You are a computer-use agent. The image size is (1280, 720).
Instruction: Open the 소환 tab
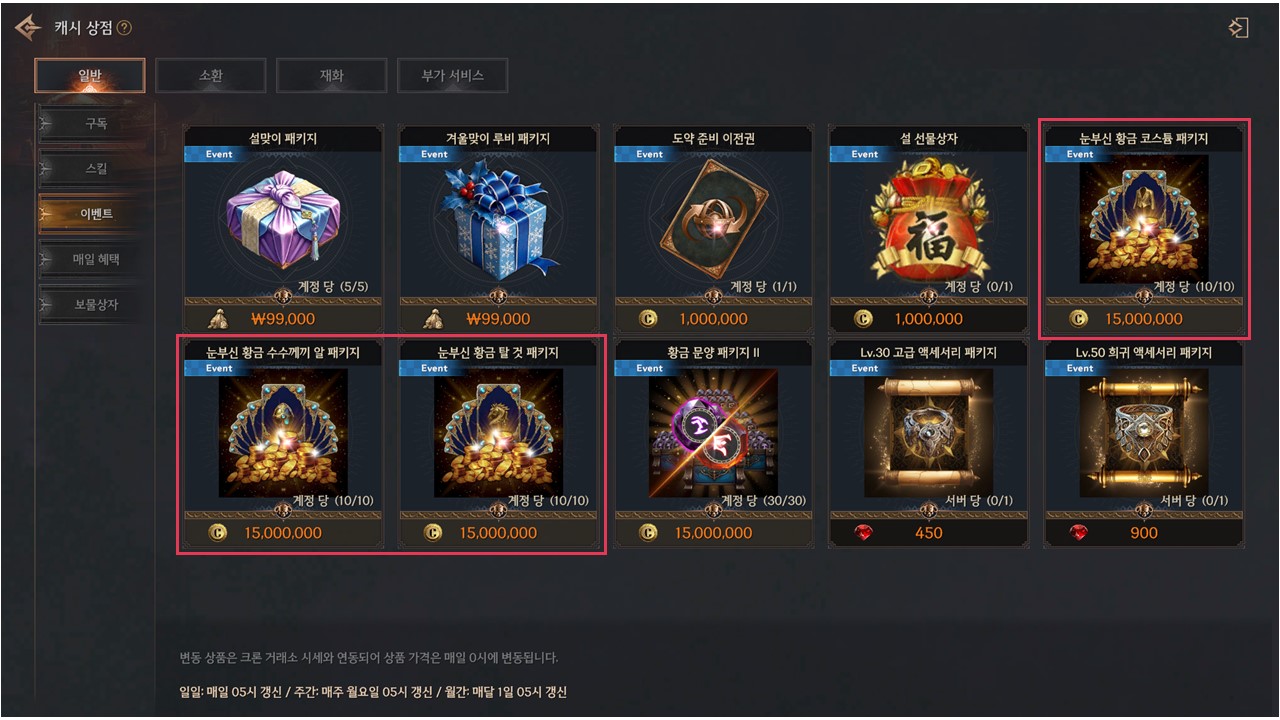(211, 75)
